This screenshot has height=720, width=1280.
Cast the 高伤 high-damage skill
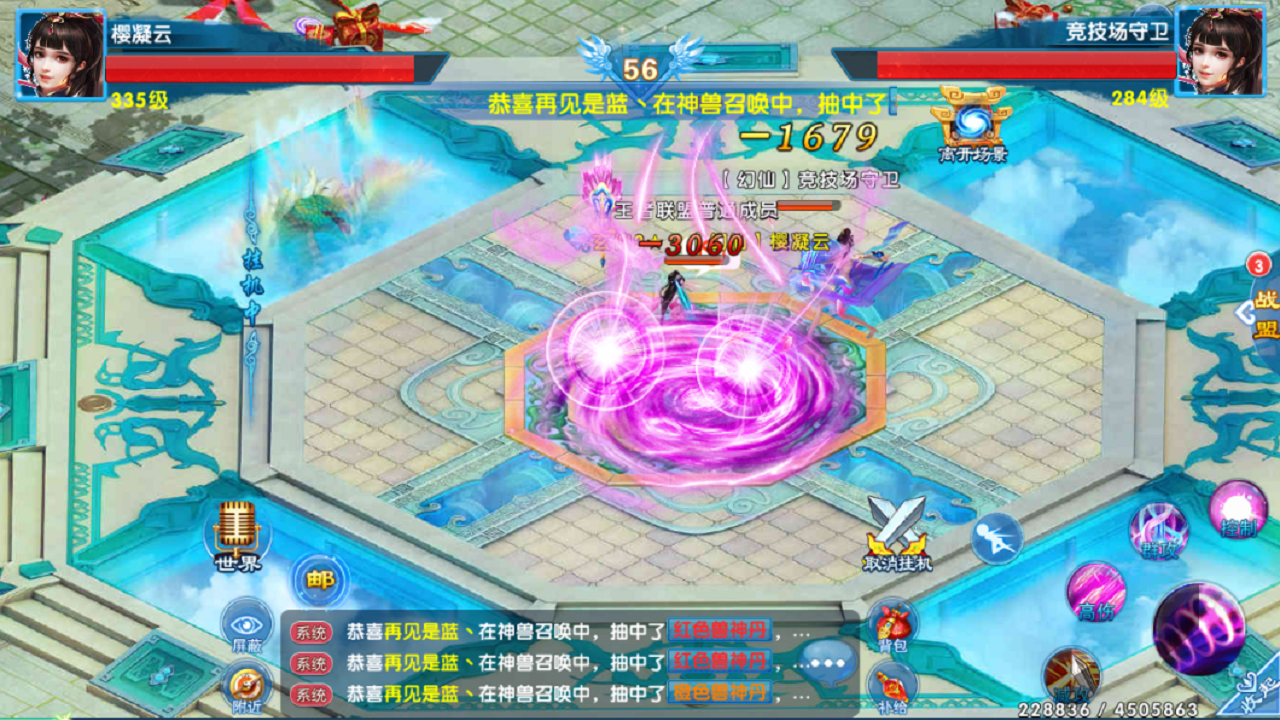(x=1096, y=594)
